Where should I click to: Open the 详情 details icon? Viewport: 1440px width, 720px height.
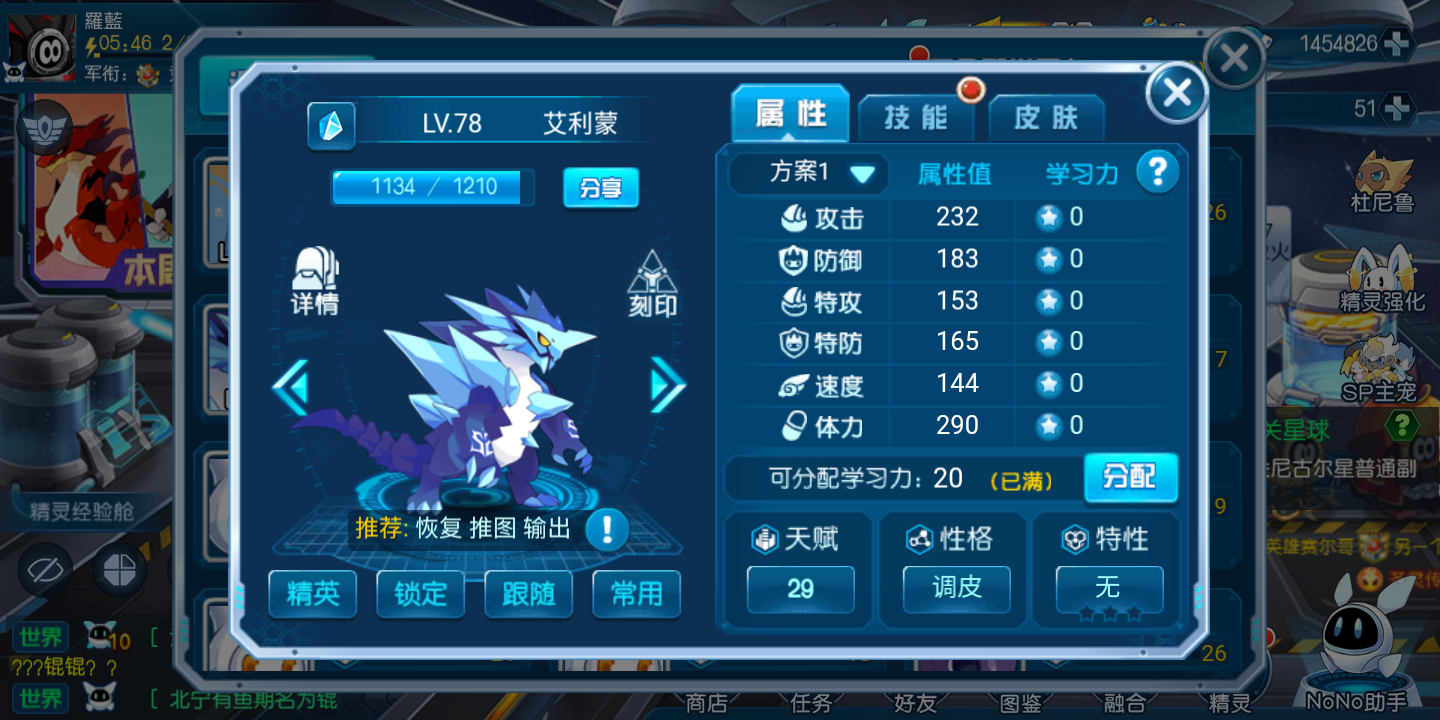pos(315,282)
